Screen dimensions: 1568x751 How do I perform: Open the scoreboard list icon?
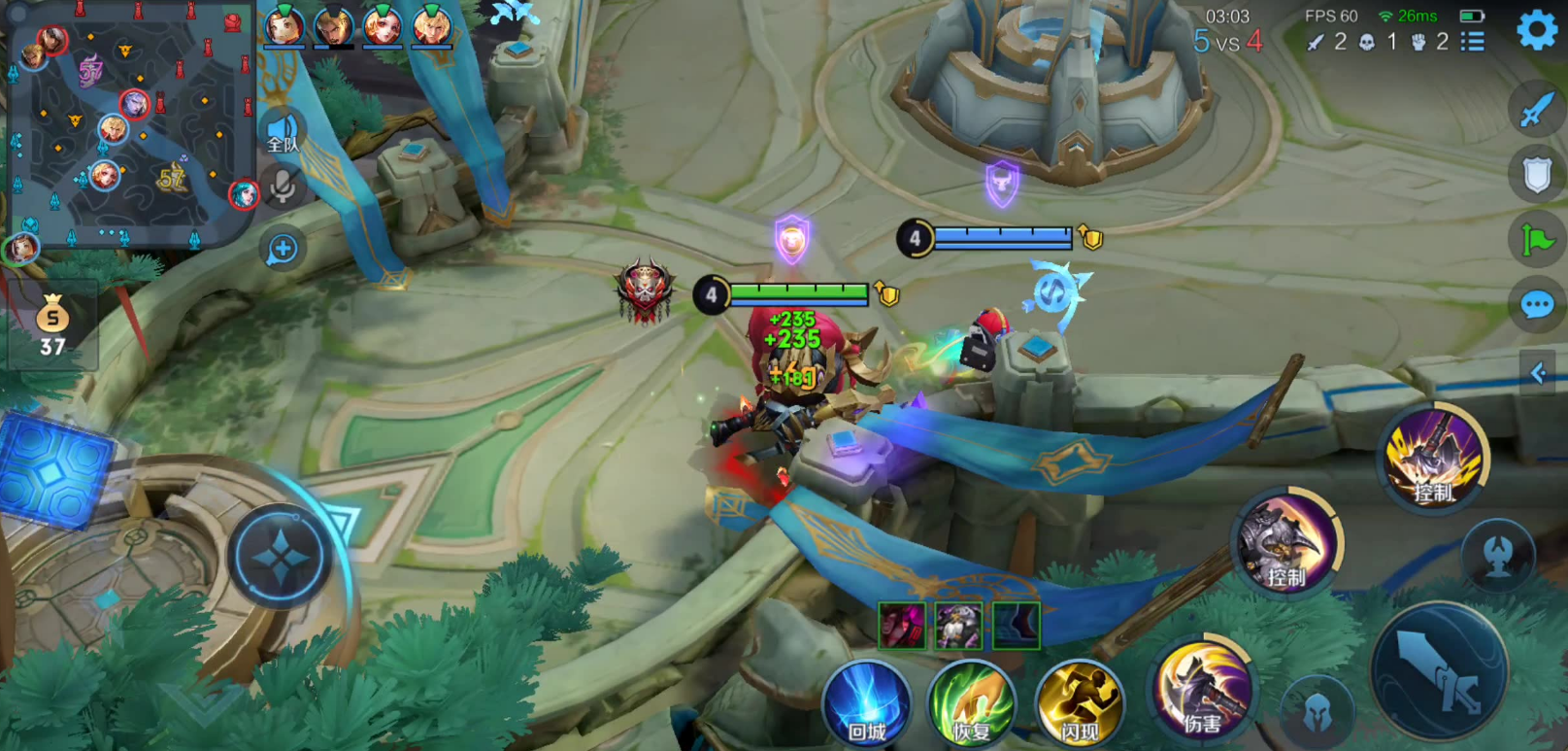coord(1473,42)
